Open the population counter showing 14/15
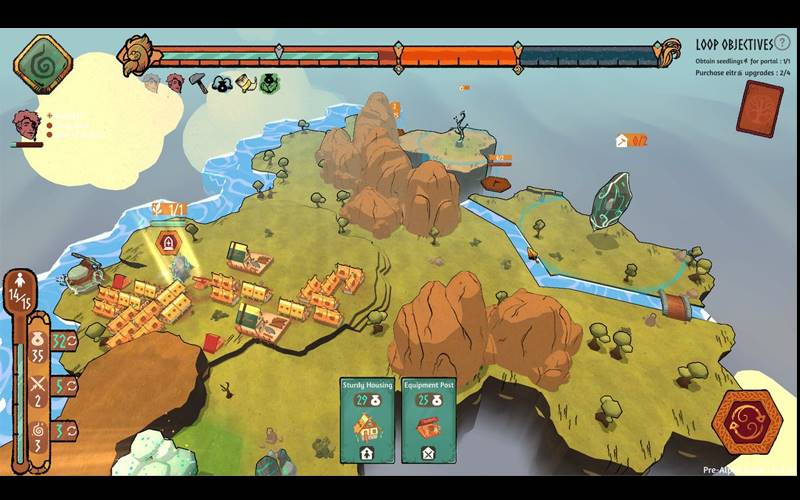800x500 pixels. click(20, 293)
